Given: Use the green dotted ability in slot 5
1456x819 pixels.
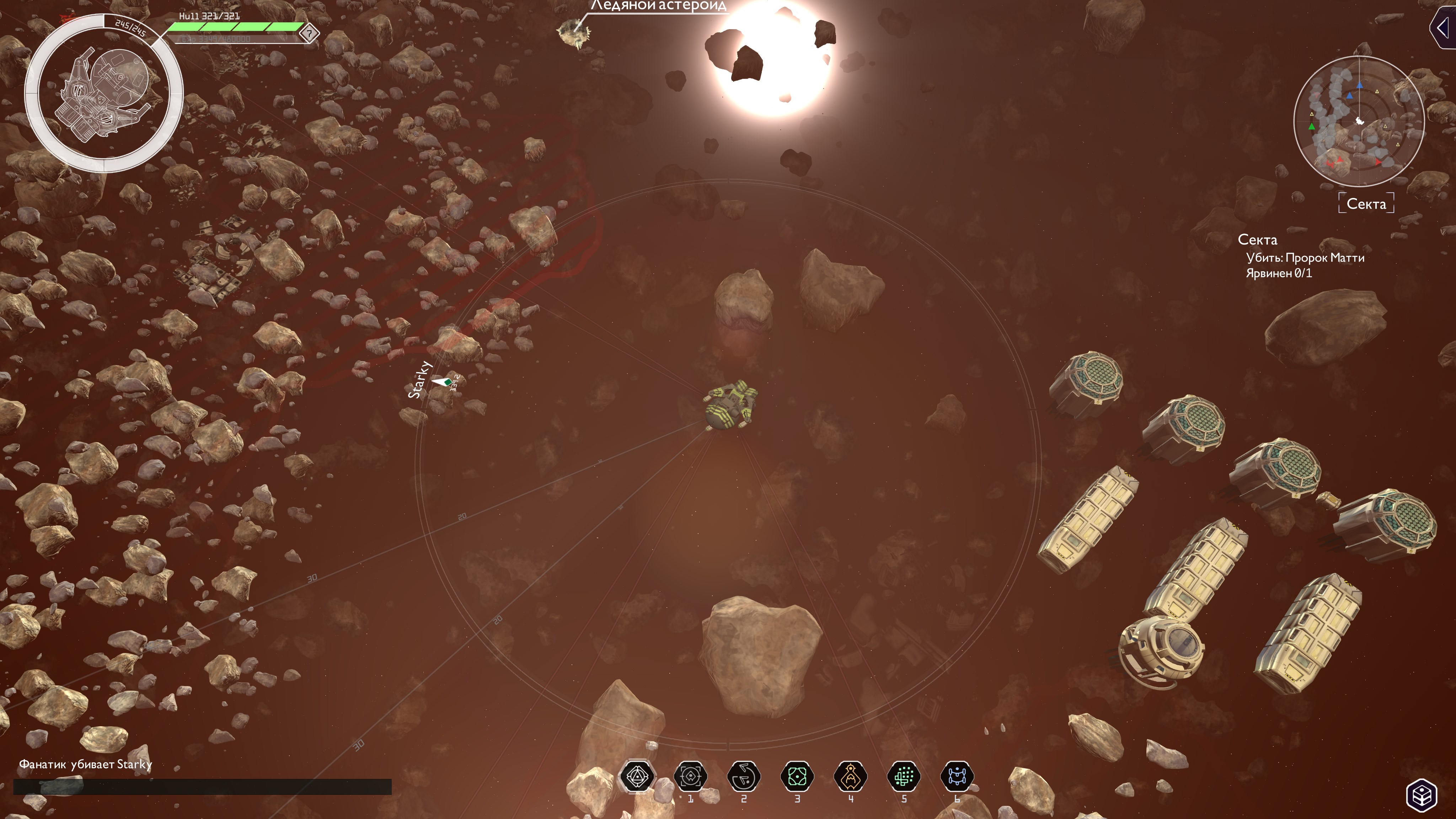Looking at the screenshot, I should pos(904,777).
